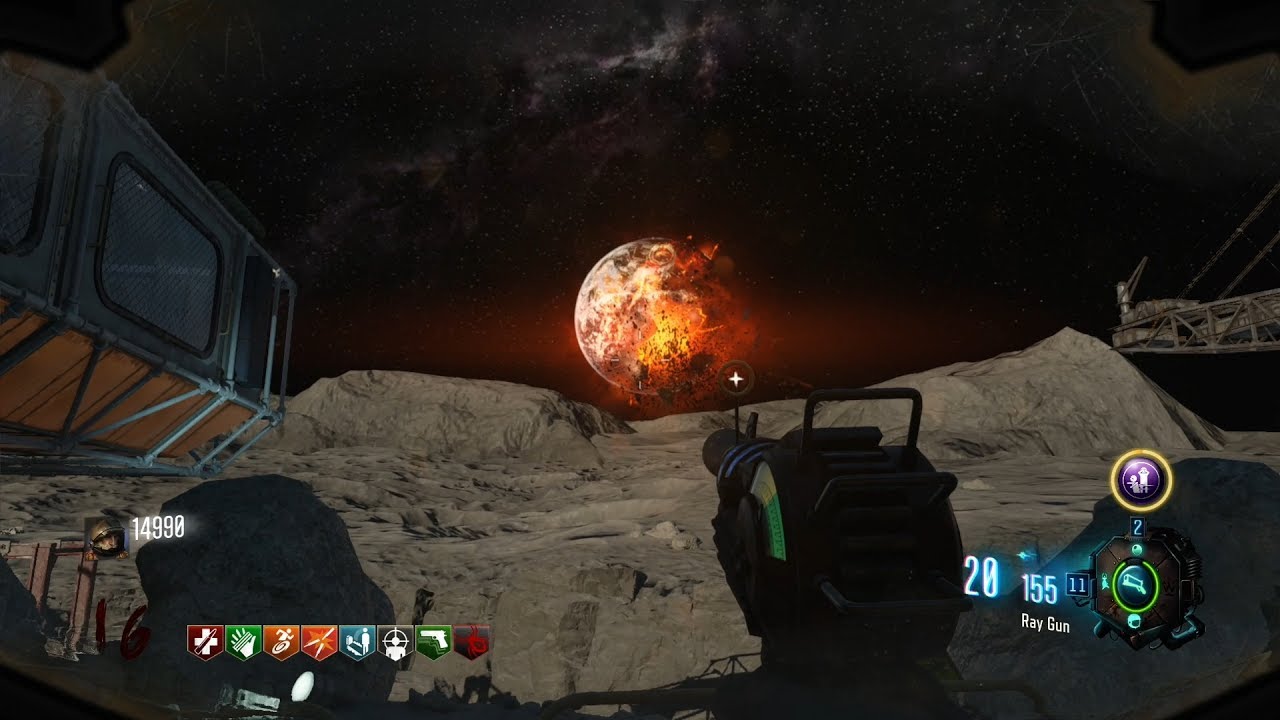
Task: Select the Stamin-Up runner perk icon
Action: pos(283,641)
